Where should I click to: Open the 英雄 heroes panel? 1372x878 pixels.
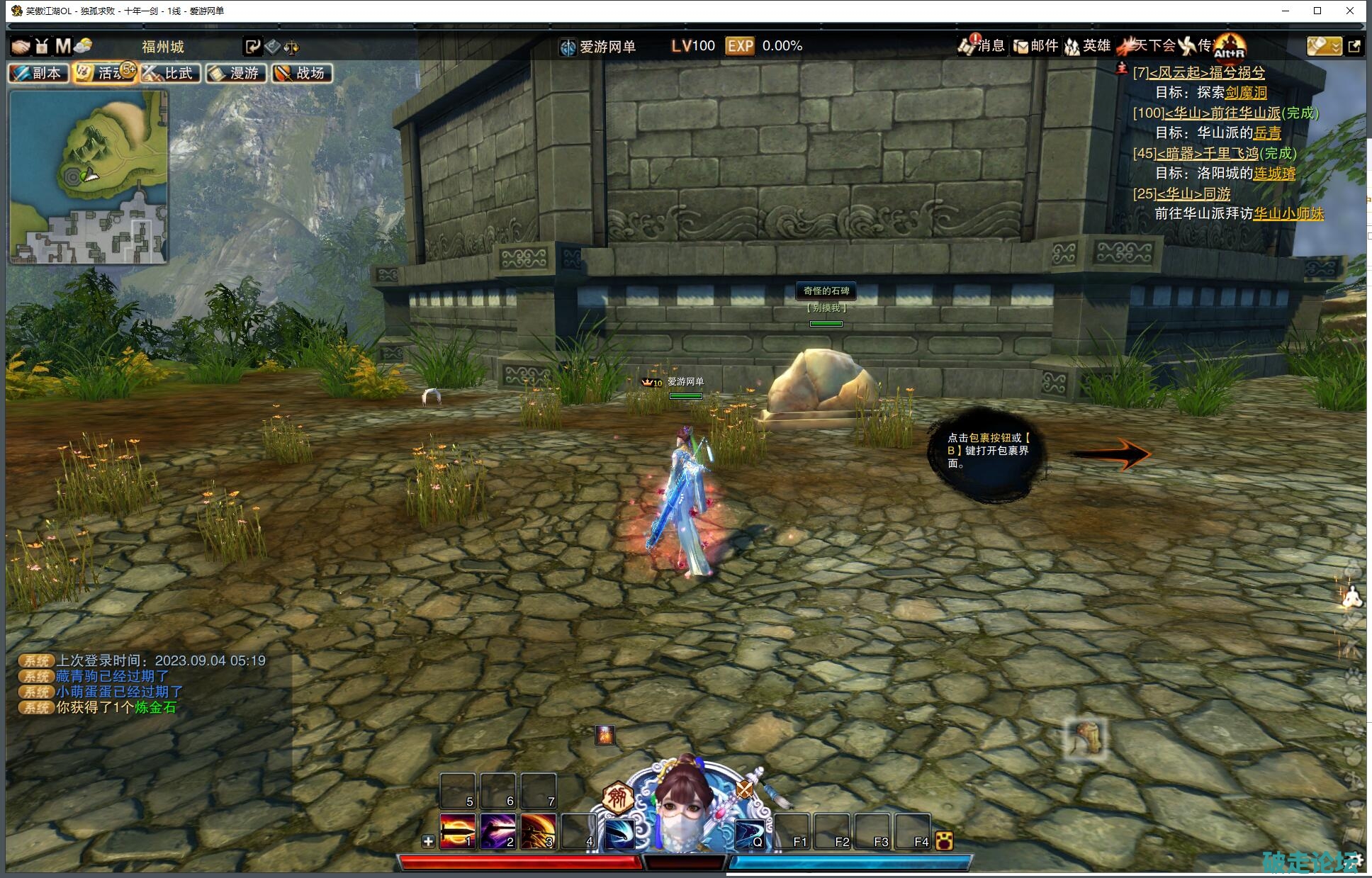[x=1088, y=46]
